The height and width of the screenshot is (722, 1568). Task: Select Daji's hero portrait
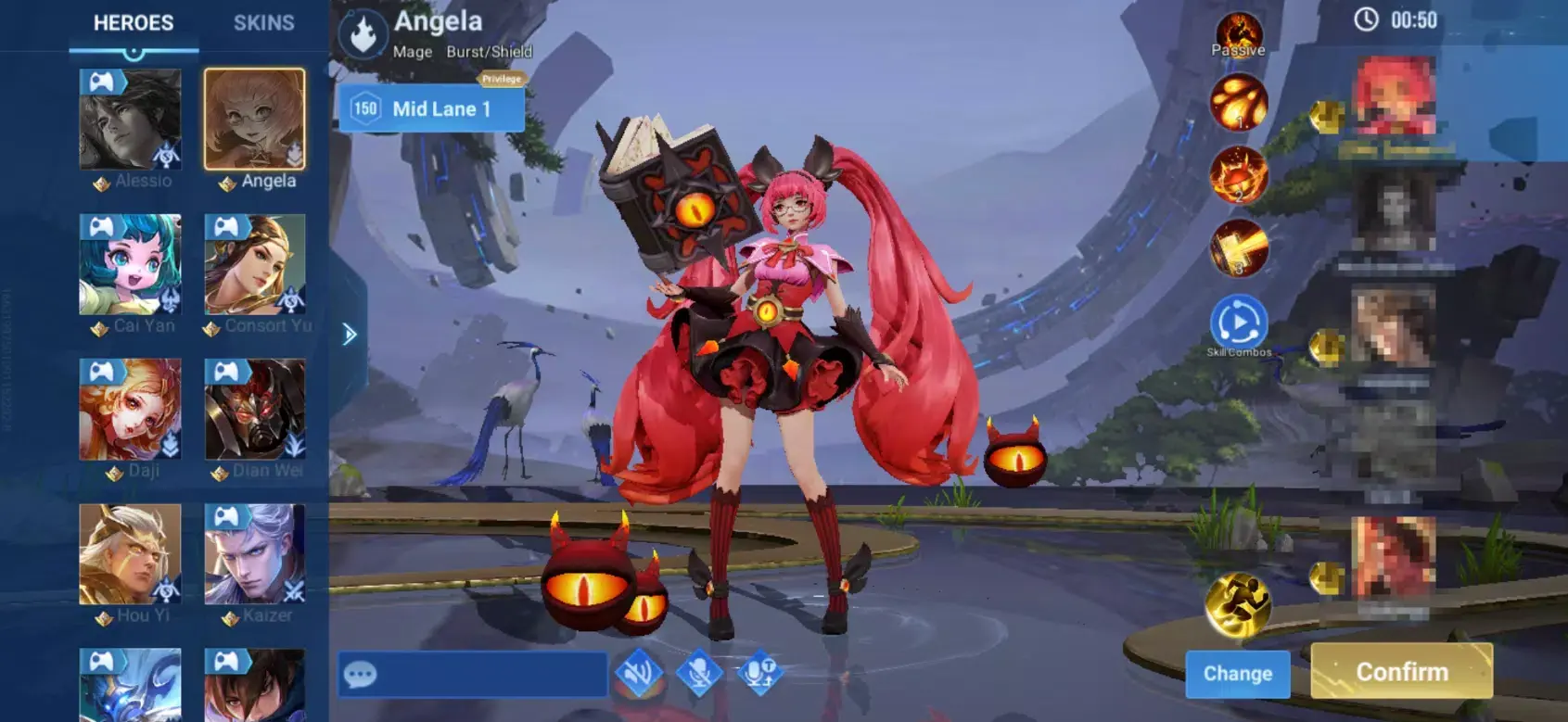tap(131, 409)
